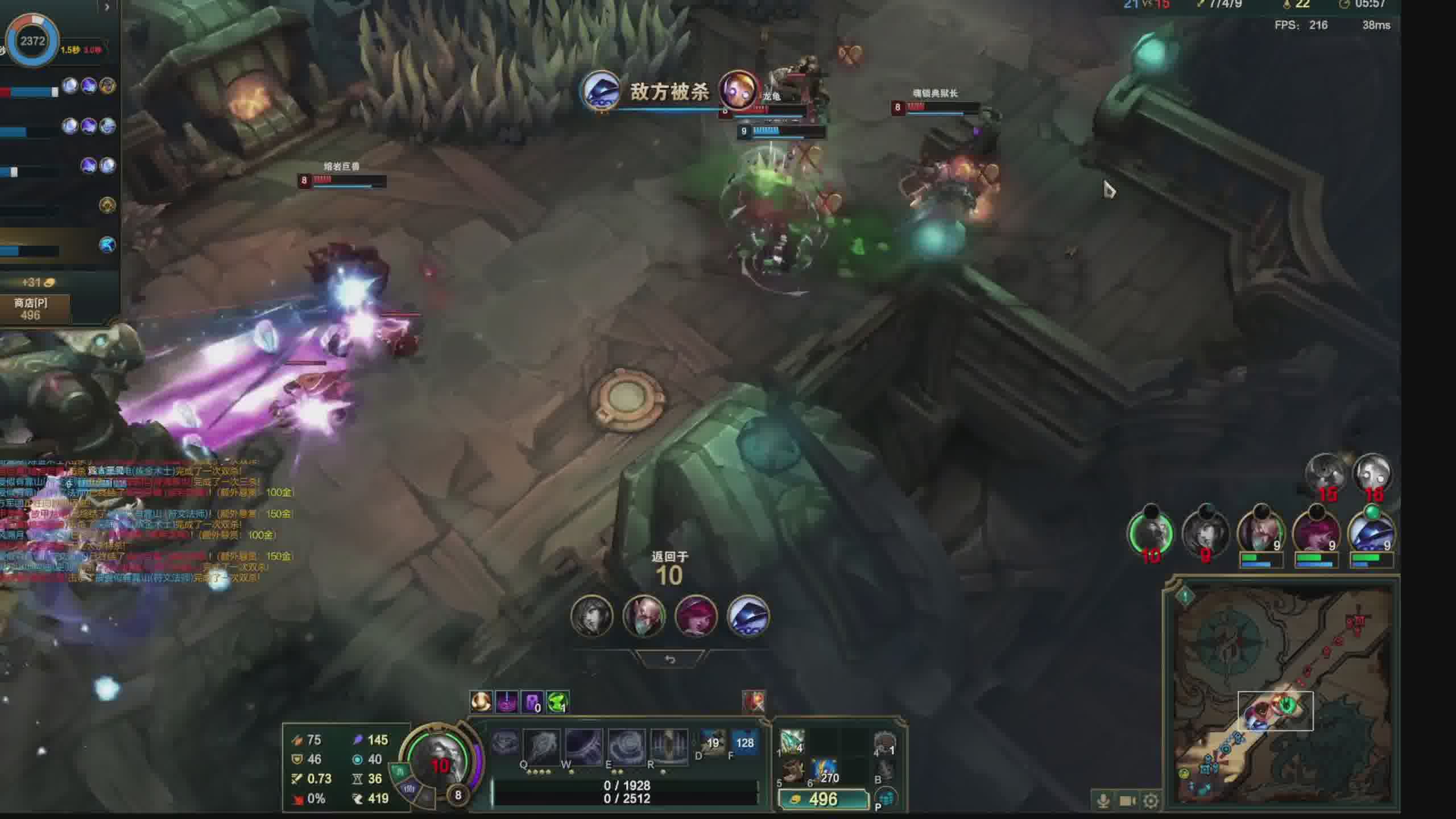
Task: Expand the side panel arrow at top left
Action: click(x=106, y=7)
